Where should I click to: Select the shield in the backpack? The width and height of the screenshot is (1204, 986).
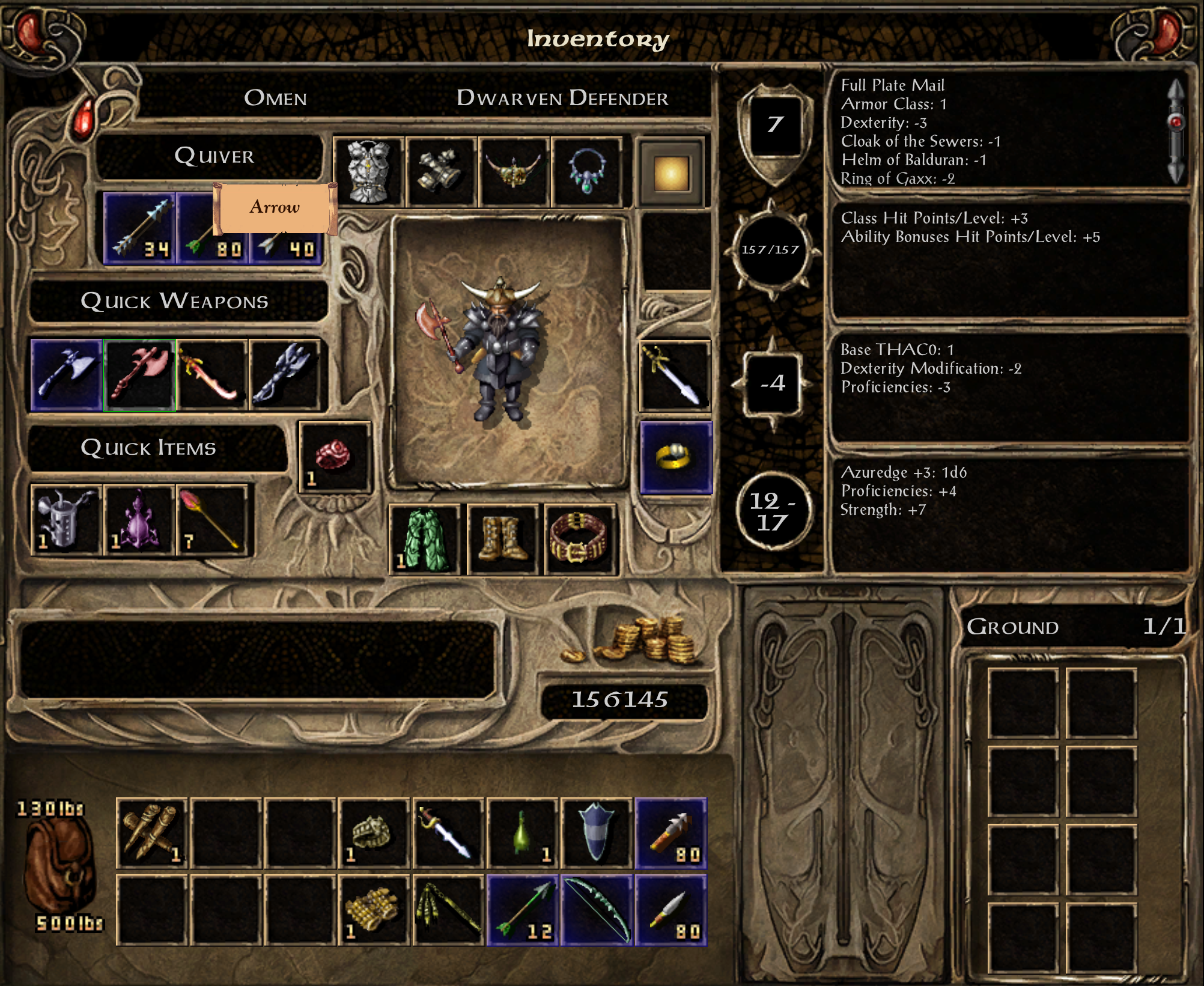pos(597,833)
